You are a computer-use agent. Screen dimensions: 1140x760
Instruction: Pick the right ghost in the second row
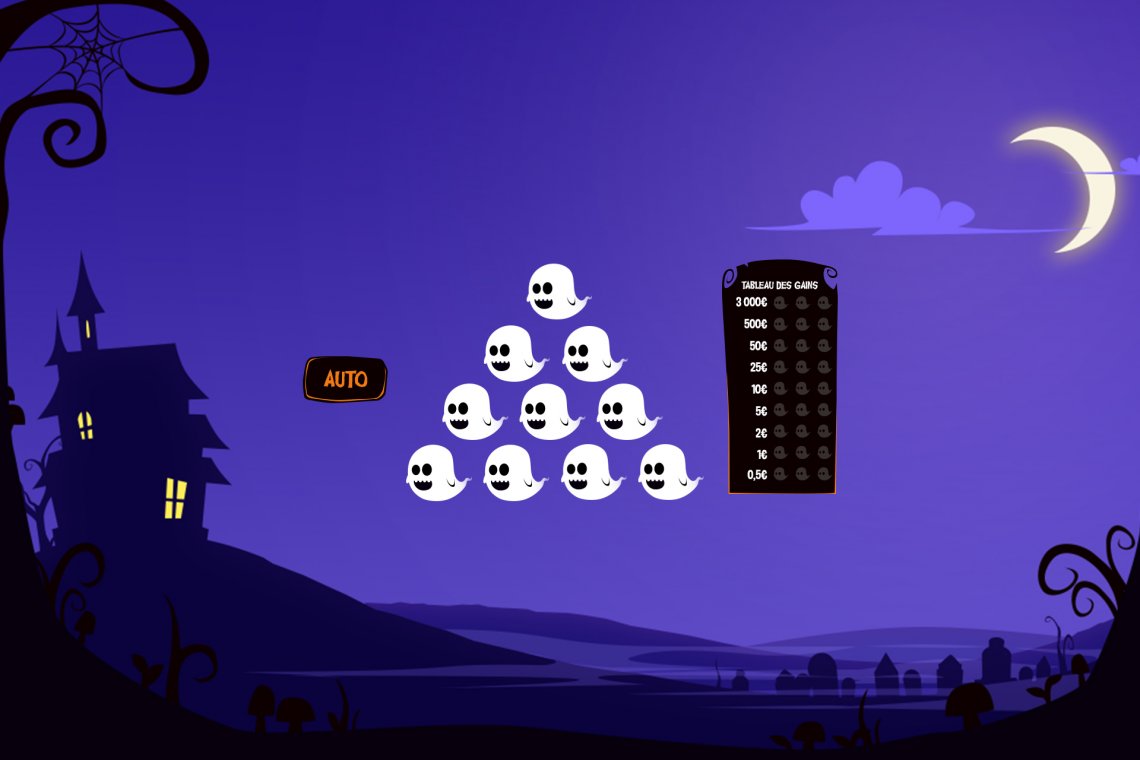591,353
